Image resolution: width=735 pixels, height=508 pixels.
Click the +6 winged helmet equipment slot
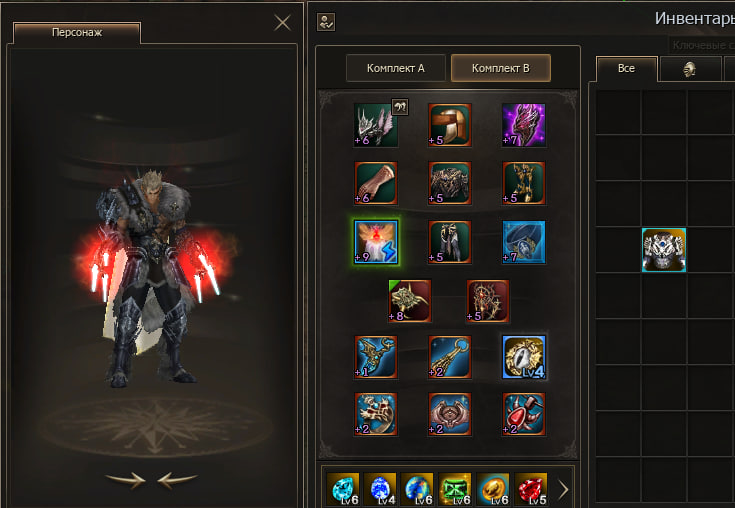[376, 125]
